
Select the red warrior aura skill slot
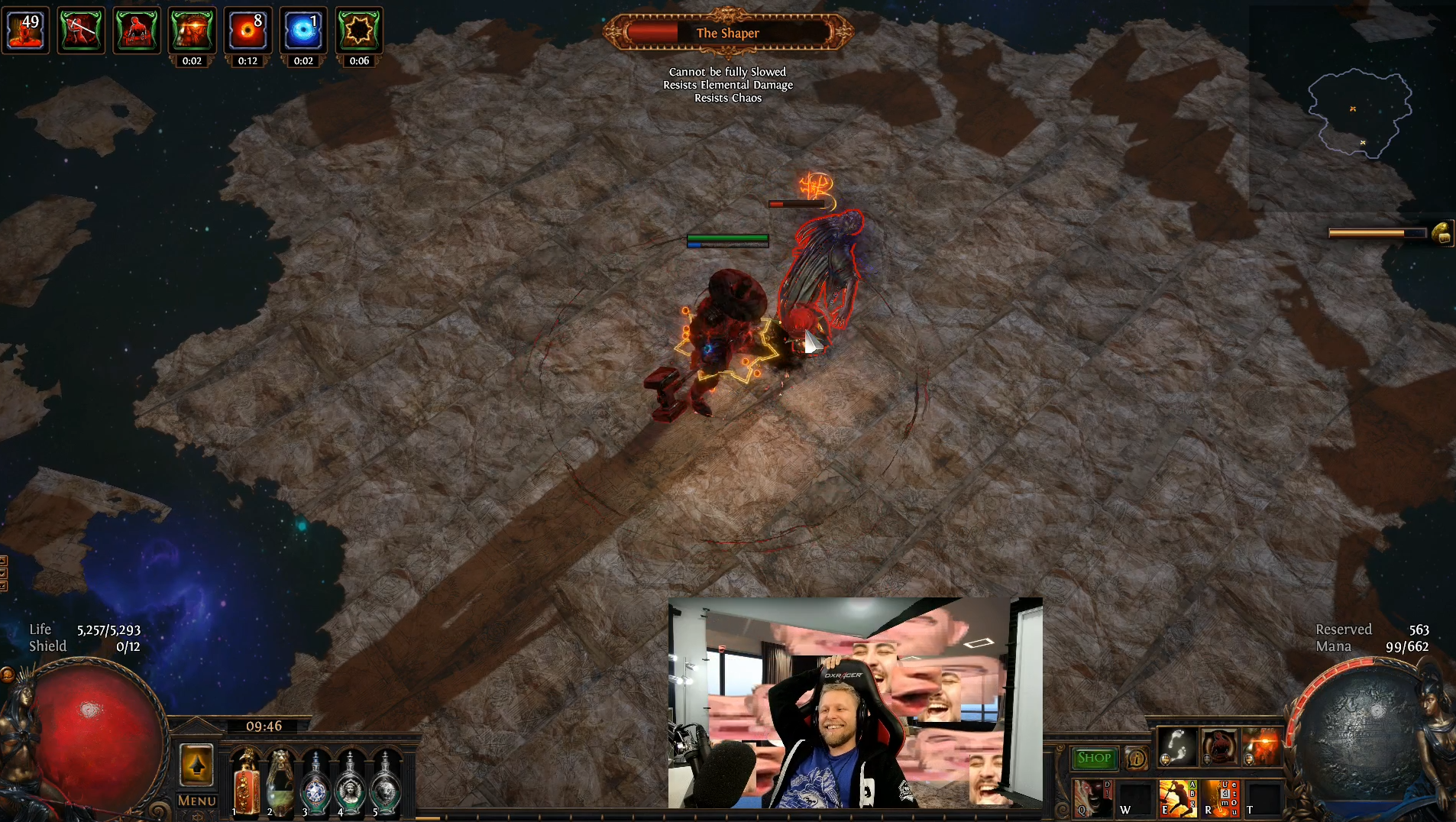pyautogui.click(x=1219, y=746)
